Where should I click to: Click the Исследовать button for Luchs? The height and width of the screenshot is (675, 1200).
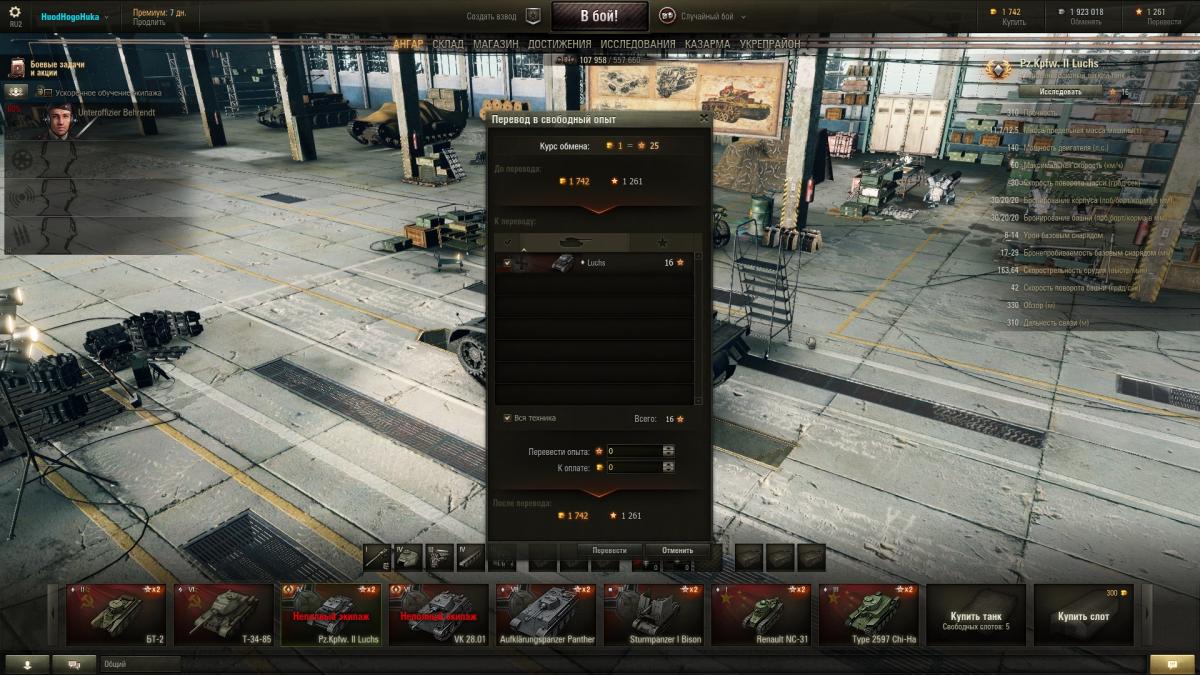coord(1059,91)
